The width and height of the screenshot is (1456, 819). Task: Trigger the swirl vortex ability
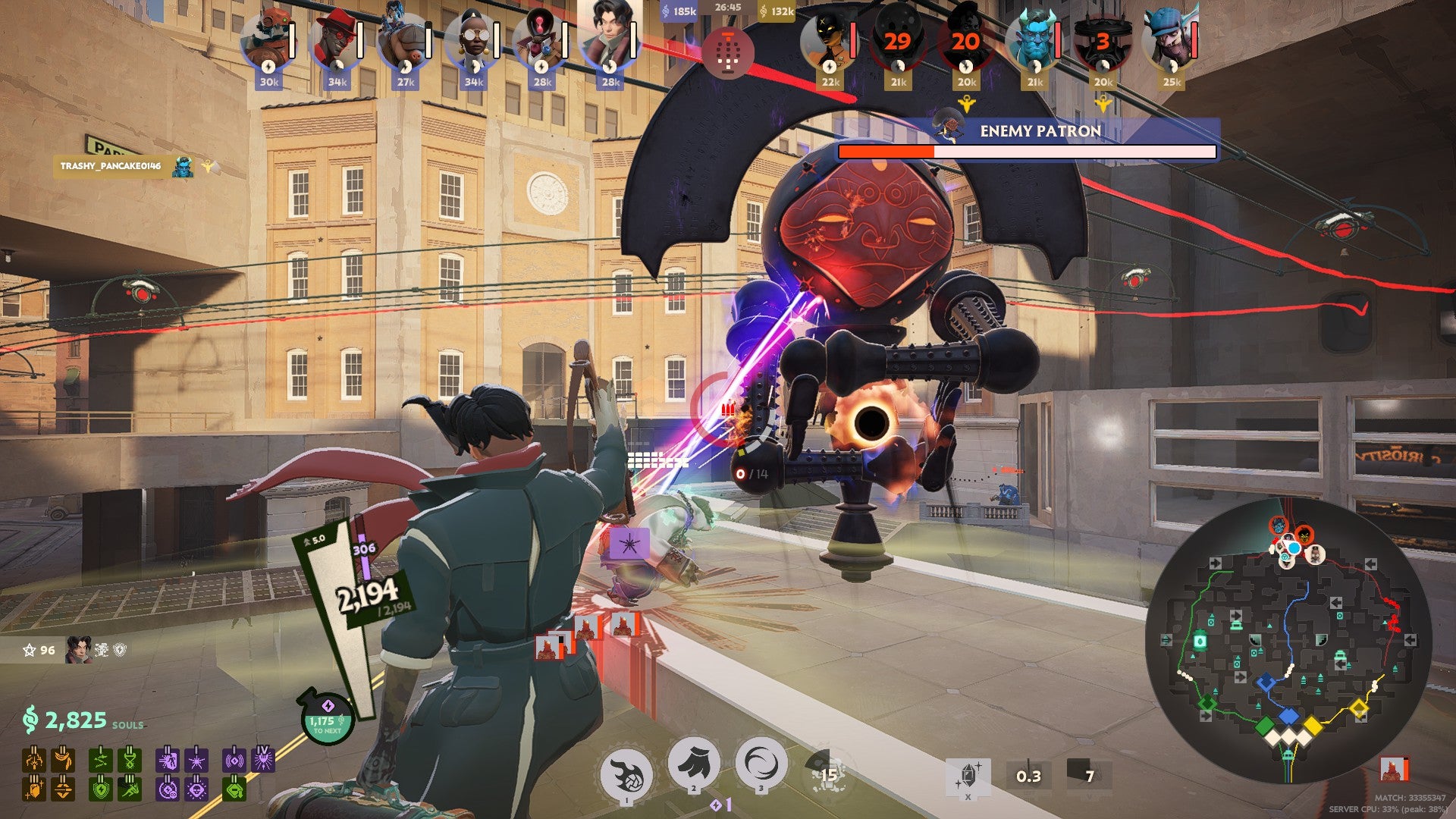[761, 764]
